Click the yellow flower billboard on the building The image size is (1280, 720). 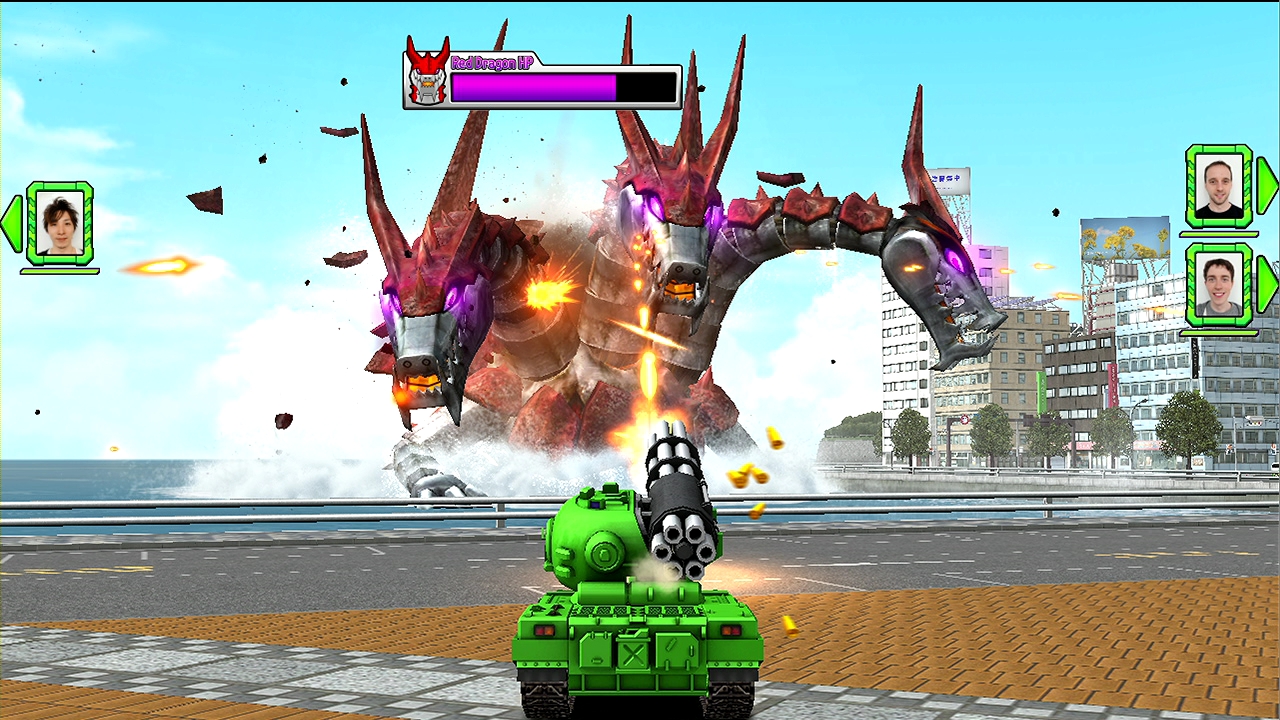[1125, 240]
